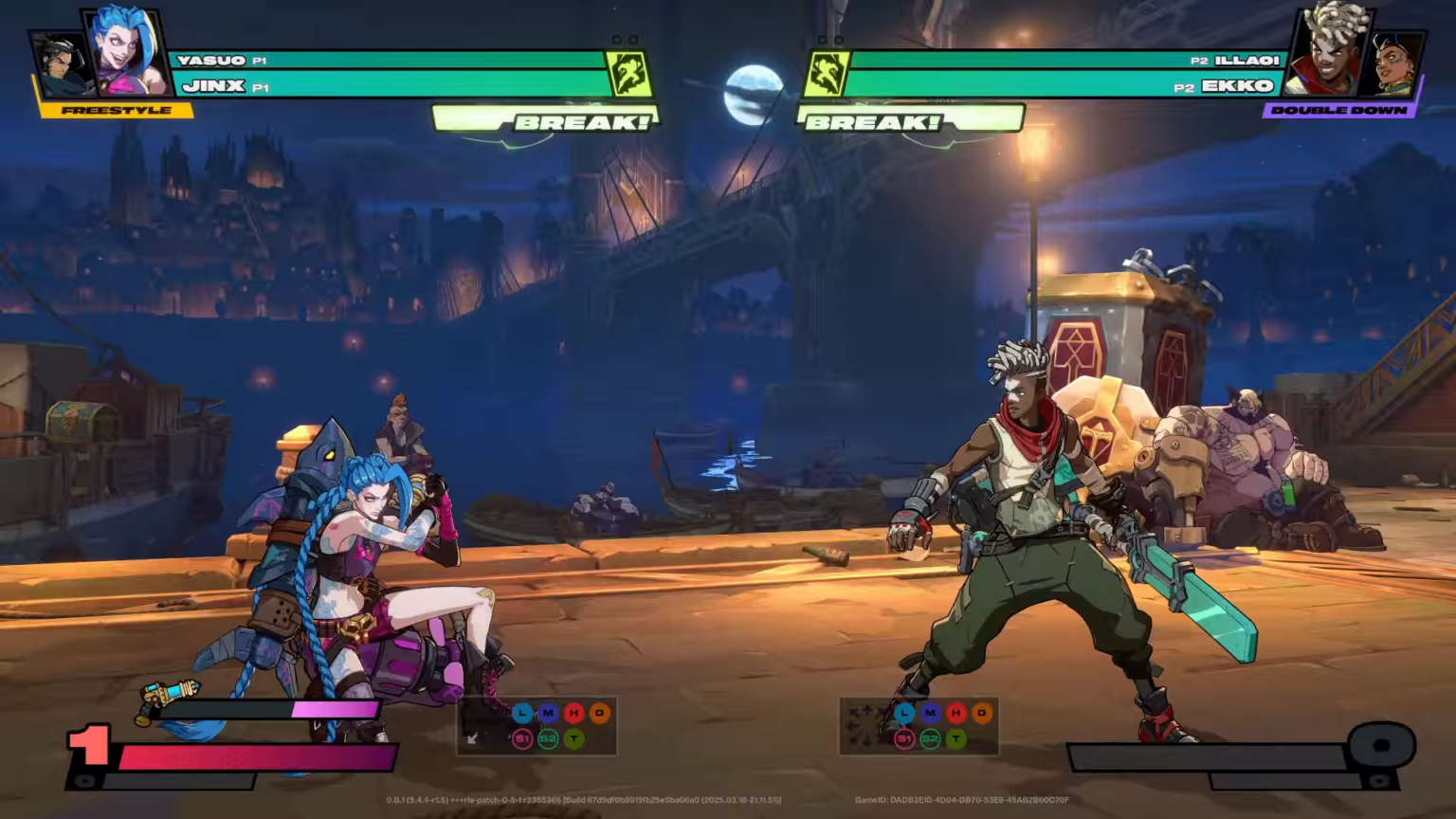Image resolution: width=1456 pixels, height=819 pixels.
Task: Open the P2 directional input panel
Action: click(x=864, y=726)
